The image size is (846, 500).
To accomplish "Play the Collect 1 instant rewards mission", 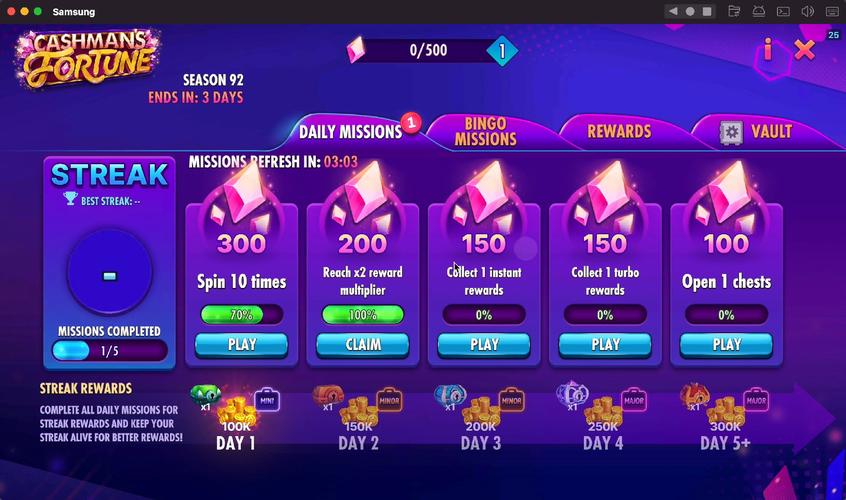I will (484, 345).
